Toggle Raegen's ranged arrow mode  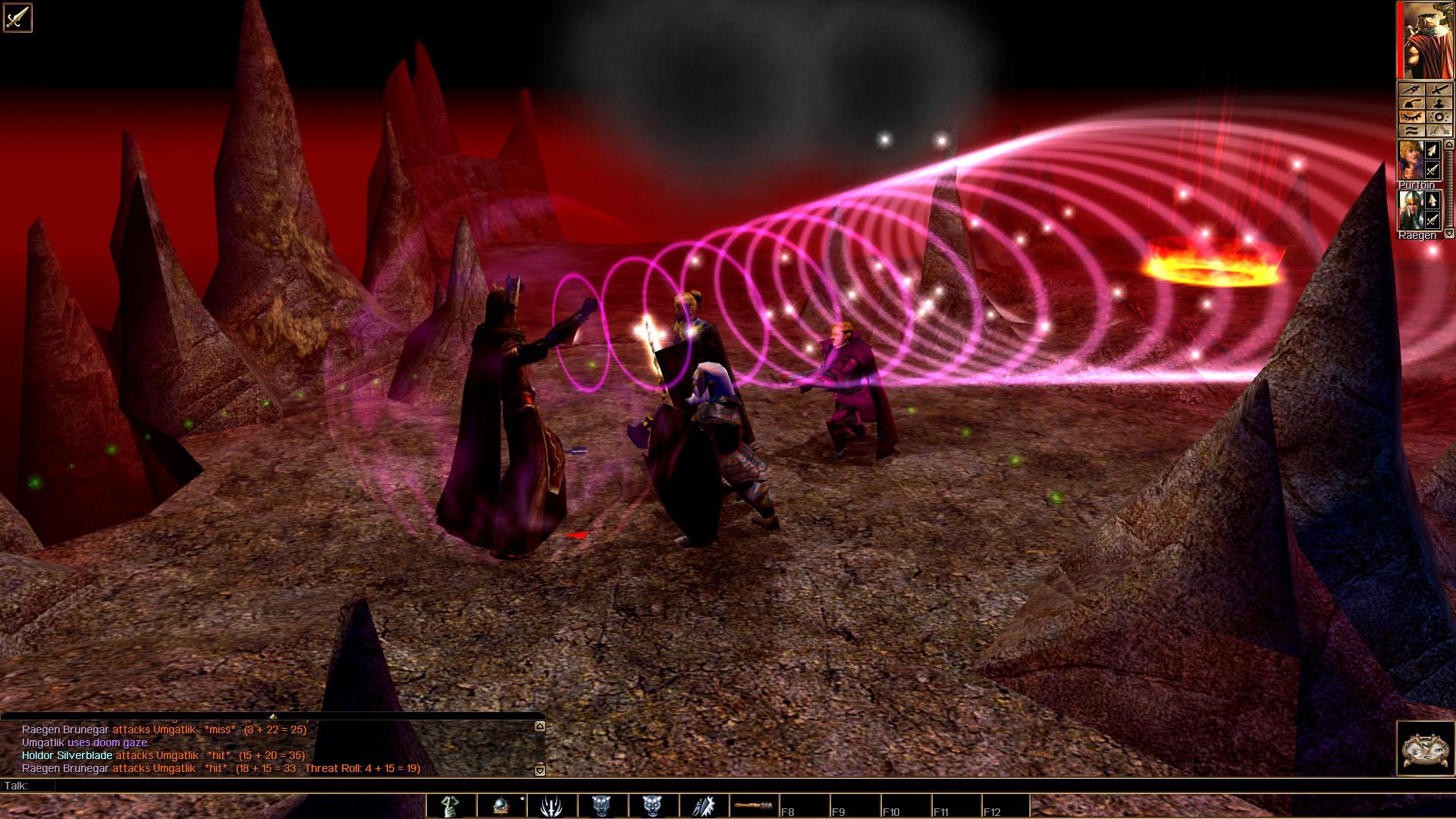click(1432, 198)
